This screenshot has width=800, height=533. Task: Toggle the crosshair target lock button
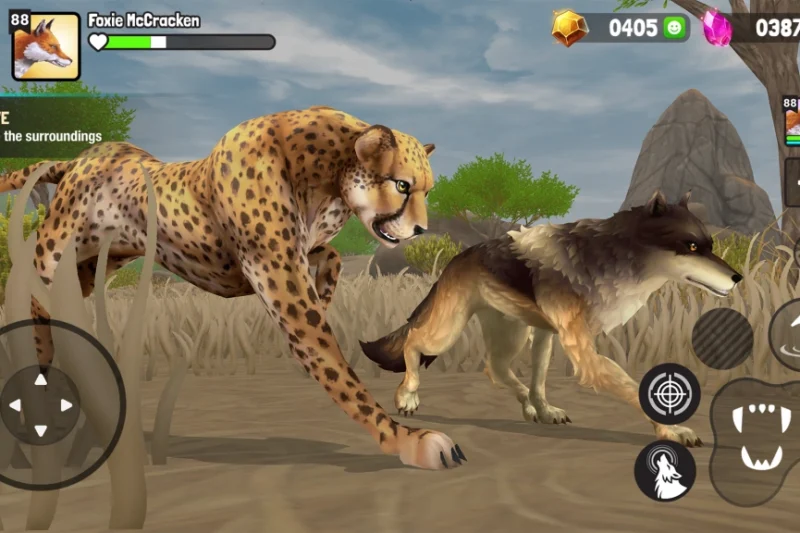tap(669, 393)
